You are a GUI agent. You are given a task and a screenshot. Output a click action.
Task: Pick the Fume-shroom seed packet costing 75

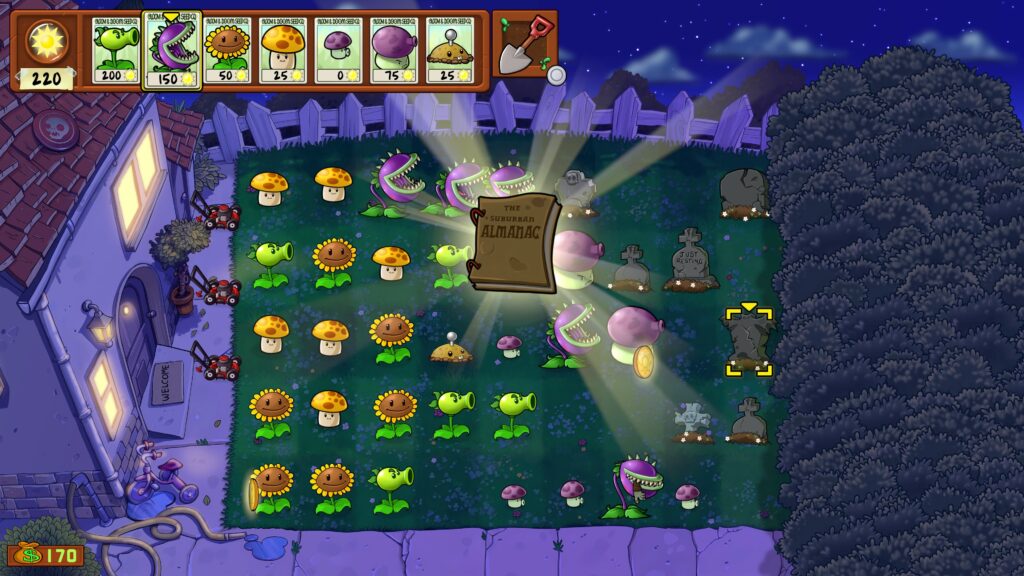tap(394, 50)
